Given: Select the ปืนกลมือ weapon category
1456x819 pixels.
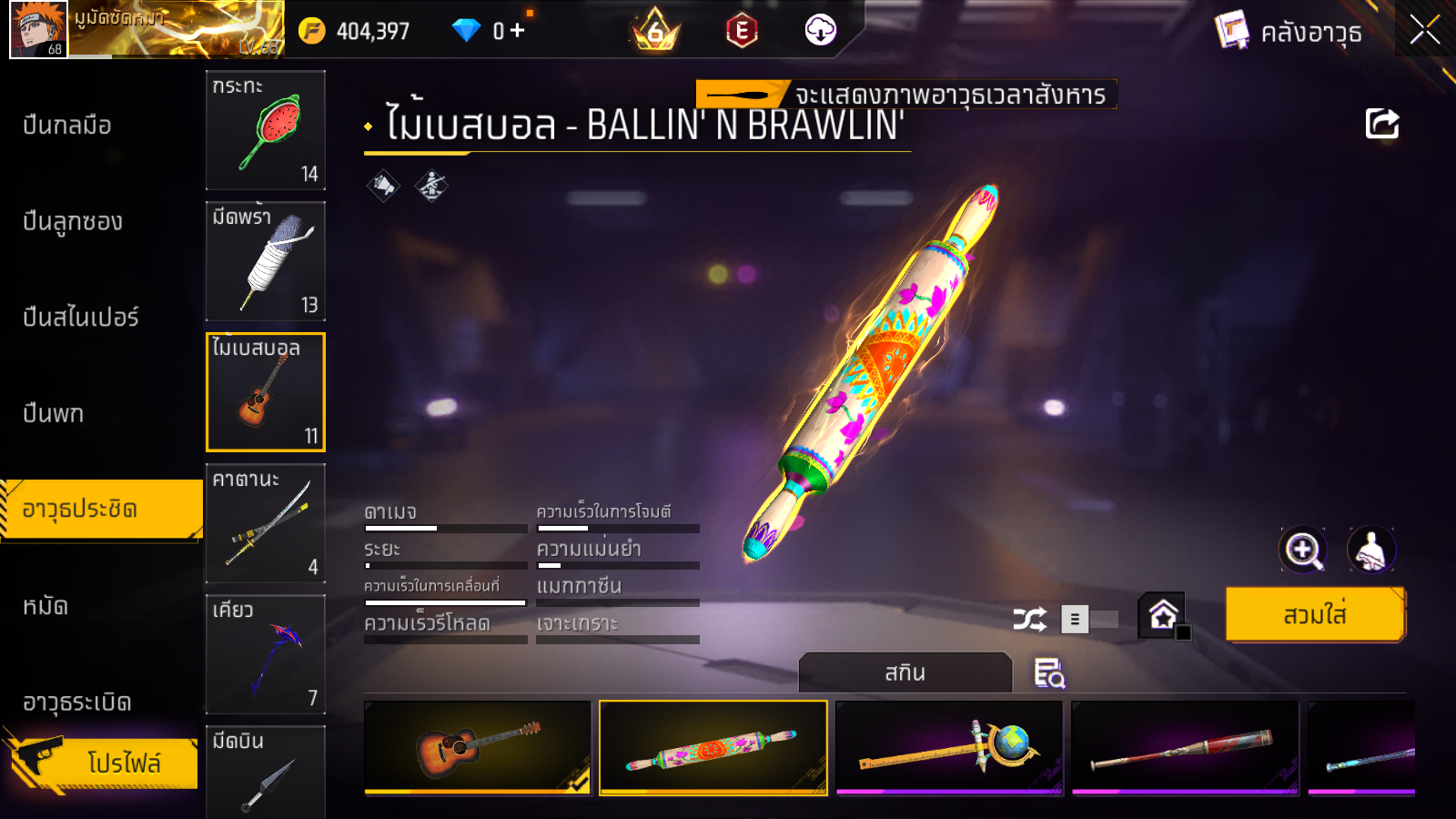Looking at the screenshot, I should tap(67, 126).
